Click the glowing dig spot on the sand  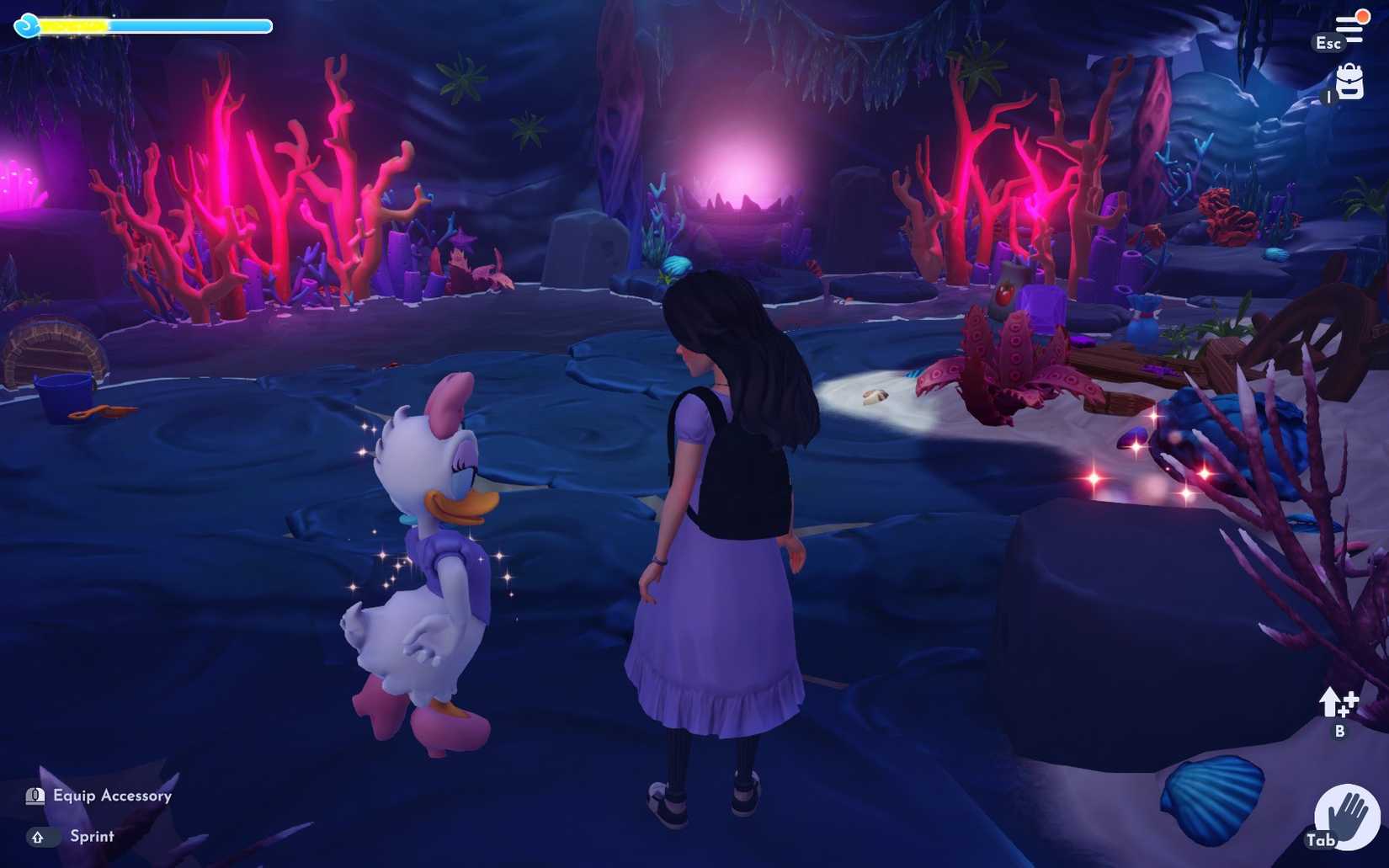point(875,396)
